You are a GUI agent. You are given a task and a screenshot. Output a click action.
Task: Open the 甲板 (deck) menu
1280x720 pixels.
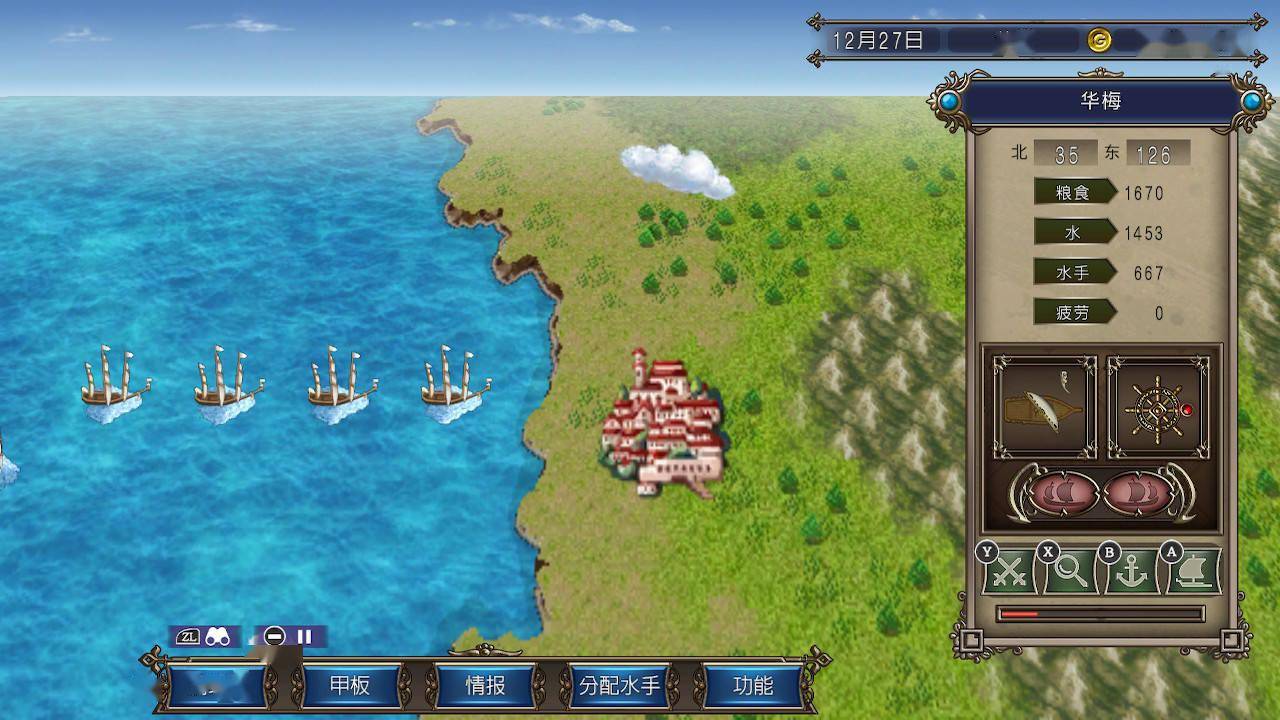pyautogui.click(x=350, y=686)
